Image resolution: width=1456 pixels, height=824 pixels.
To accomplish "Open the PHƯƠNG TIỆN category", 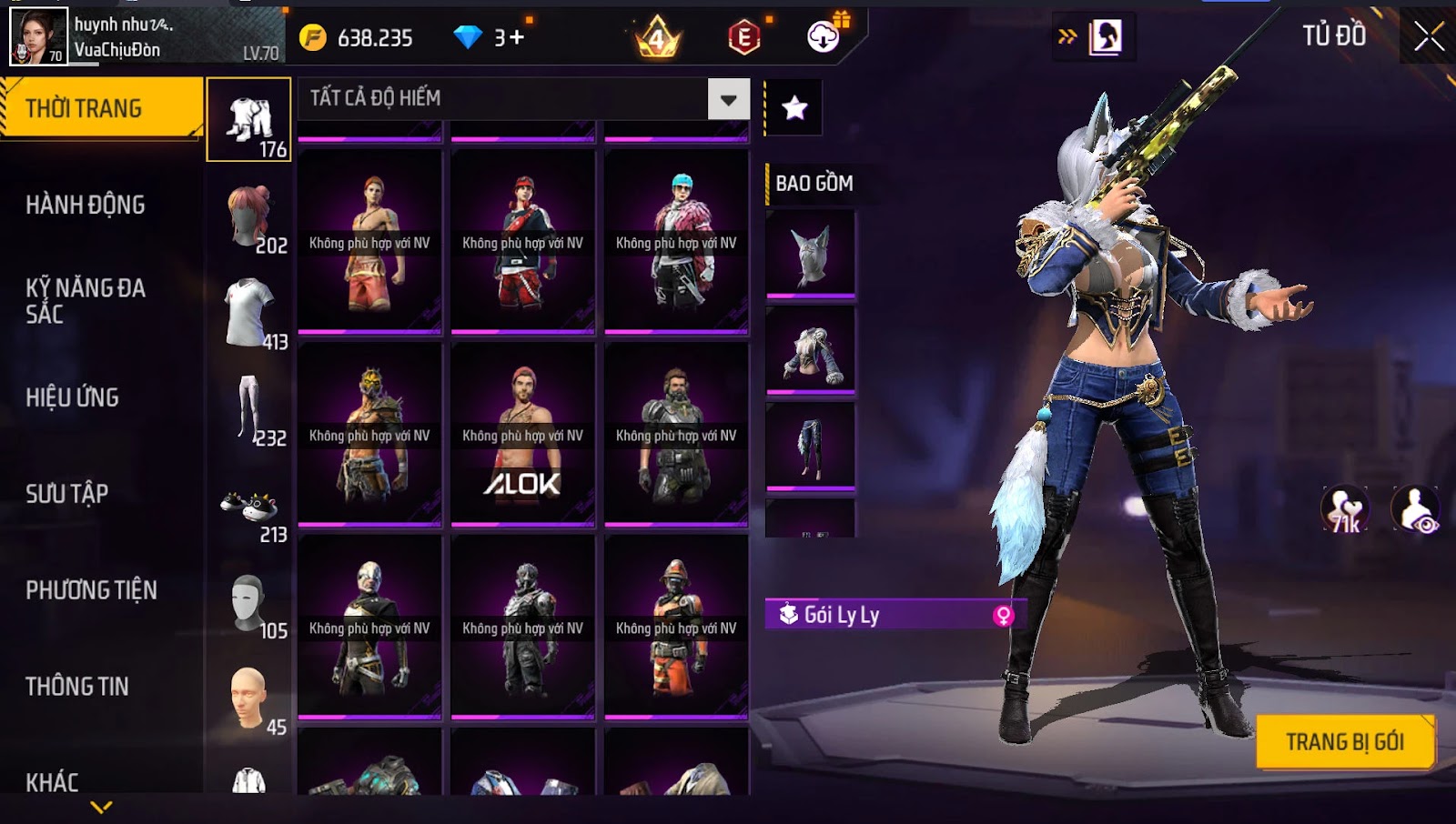I will [91, 590].
